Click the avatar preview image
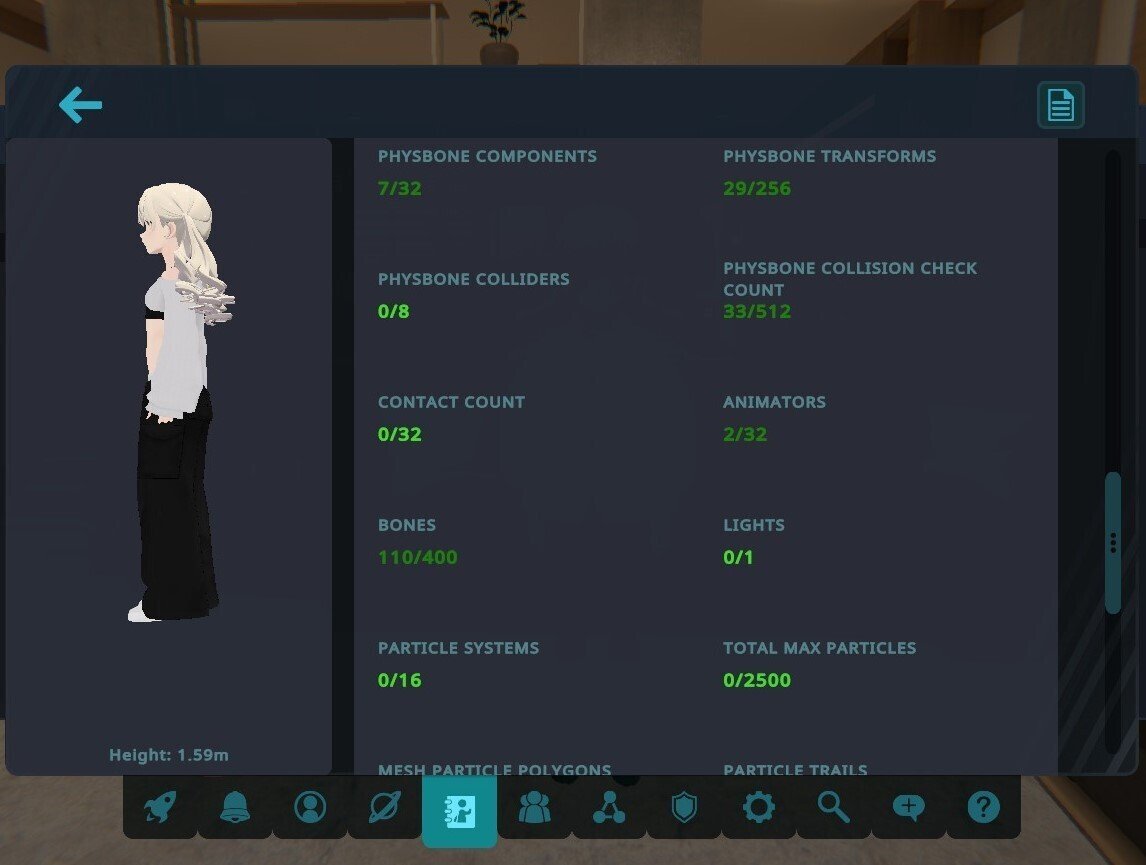This screenshot has height=865, width=1146. pyautogui.click(x=180, y=400)
